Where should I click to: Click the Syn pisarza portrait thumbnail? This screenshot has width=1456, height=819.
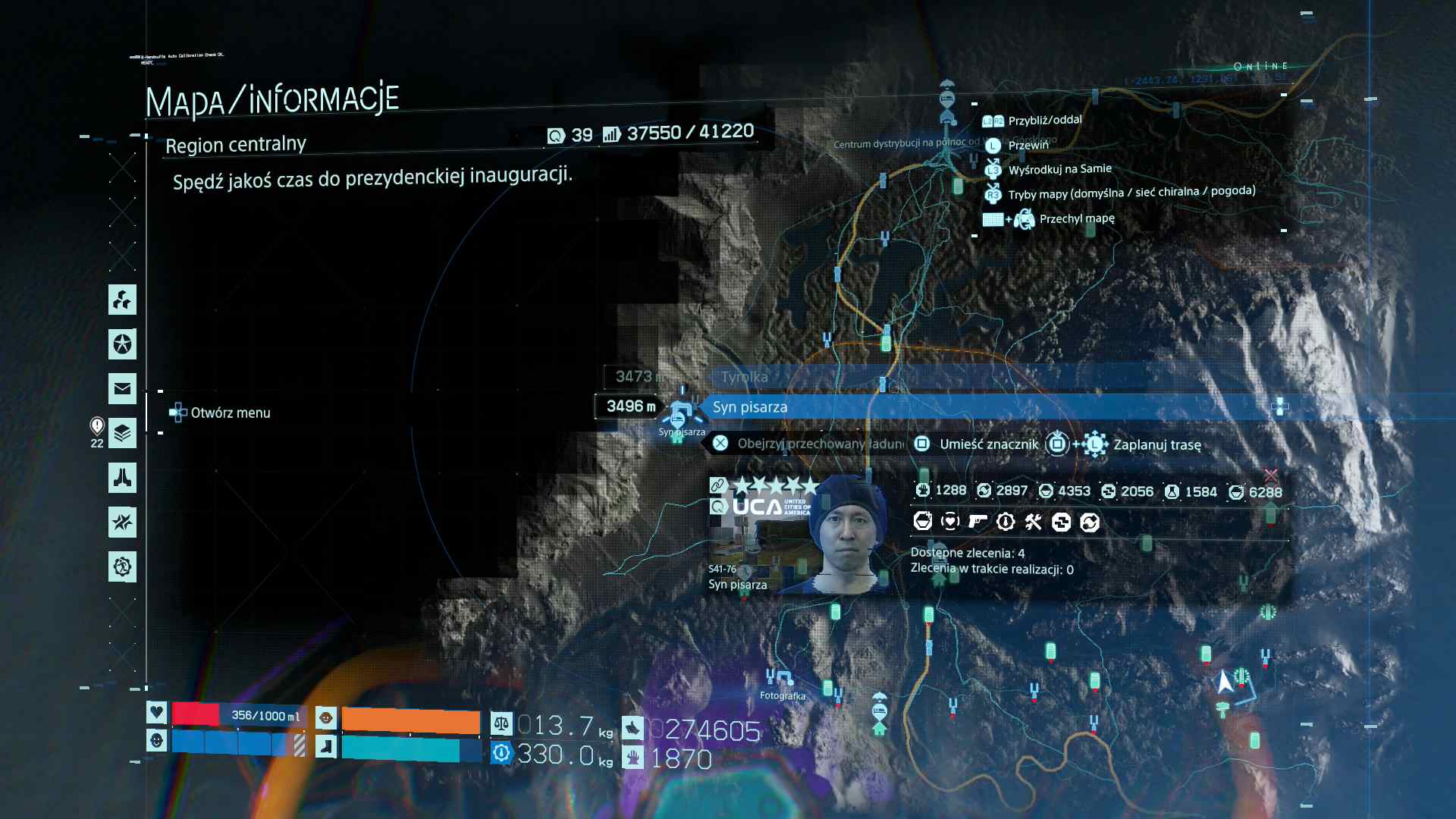798,535
